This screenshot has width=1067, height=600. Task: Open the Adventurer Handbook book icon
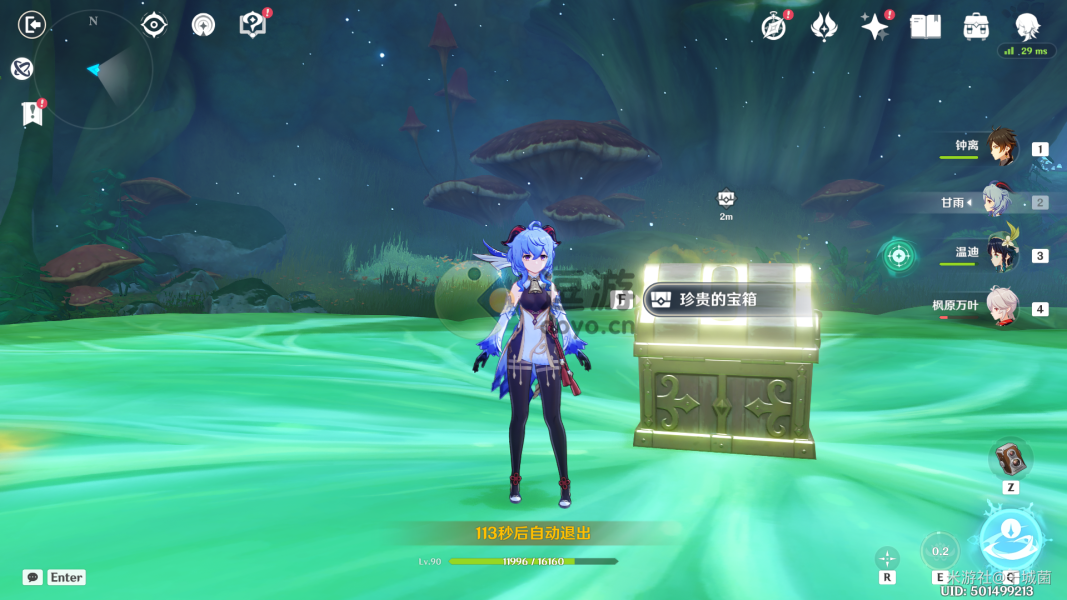925,27
